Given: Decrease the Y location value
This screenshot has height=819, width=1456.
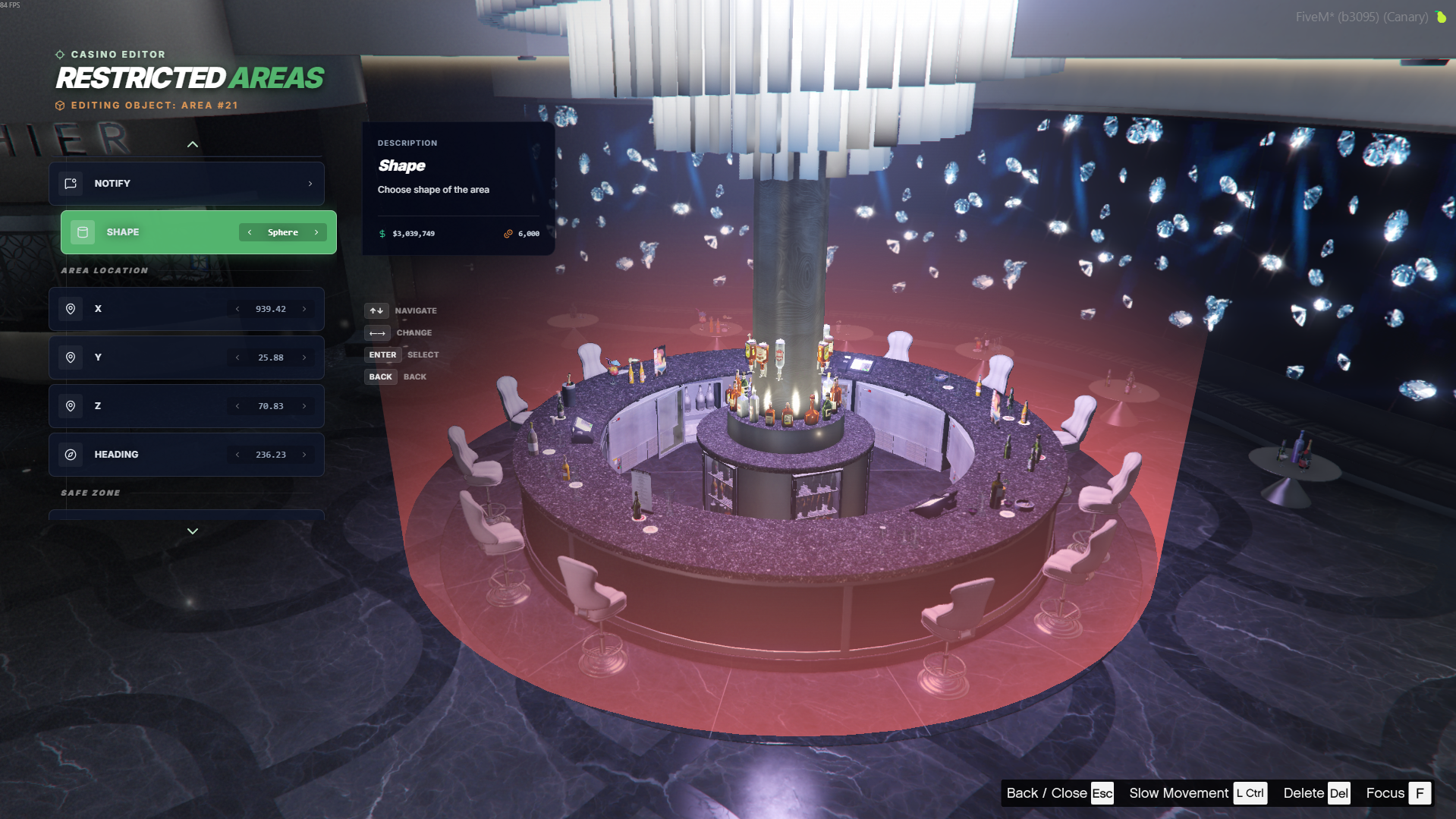Looking at the screenshot, I should pos(237,358).
